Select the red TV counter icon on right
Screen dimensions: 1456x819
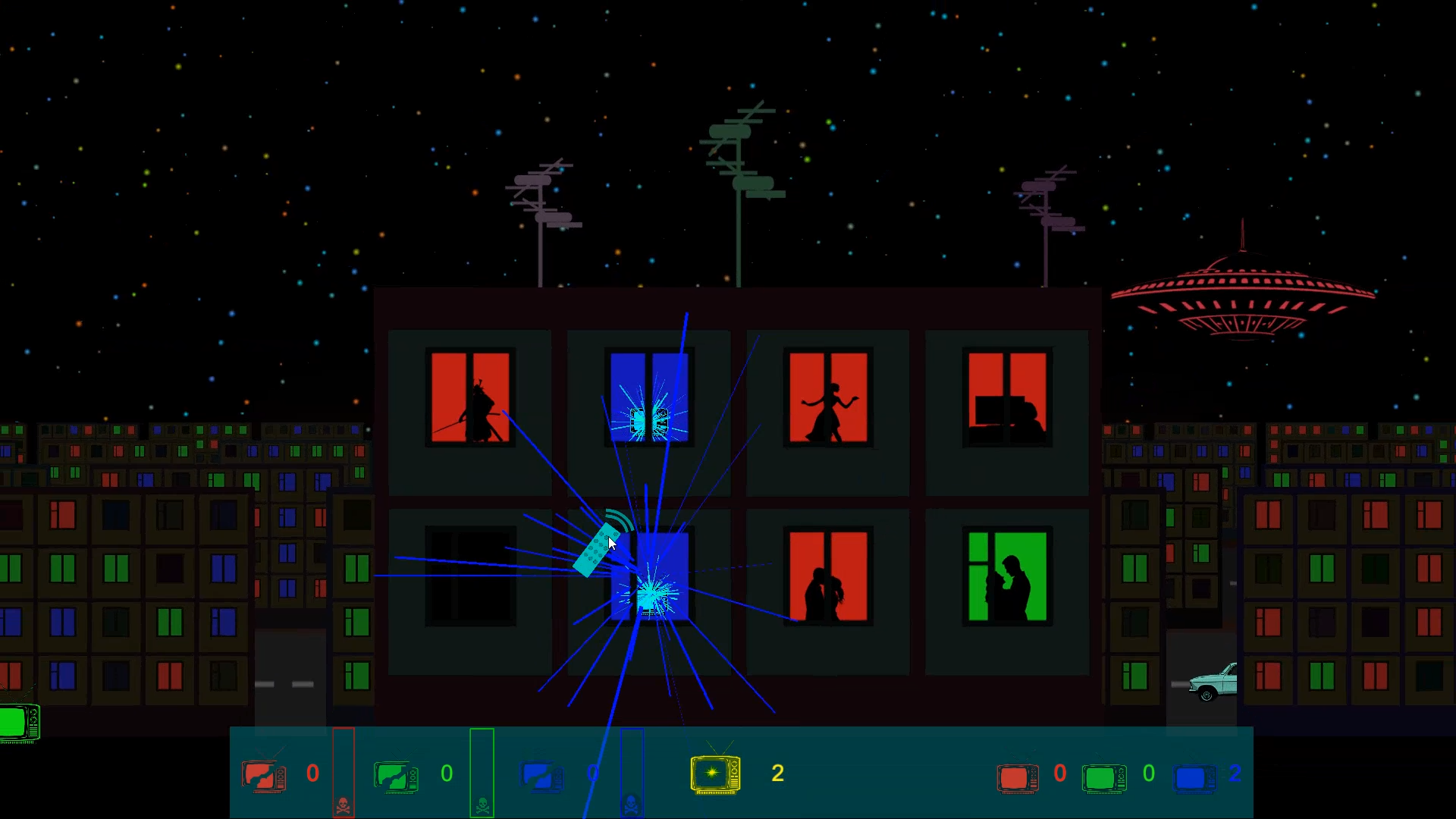[1016, 778]
